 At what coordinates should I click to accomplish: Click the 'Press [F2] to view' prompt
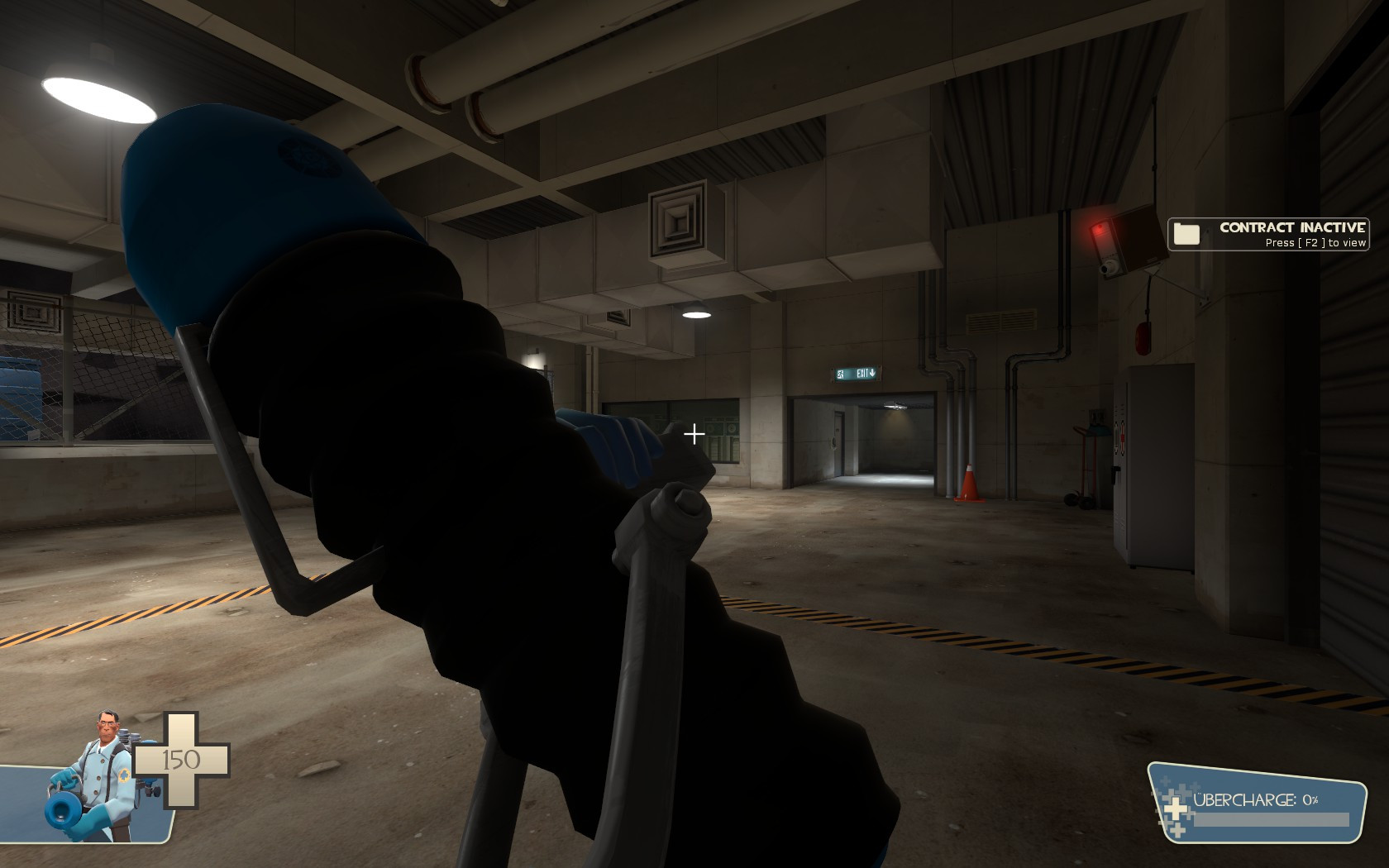point(1315,243)
